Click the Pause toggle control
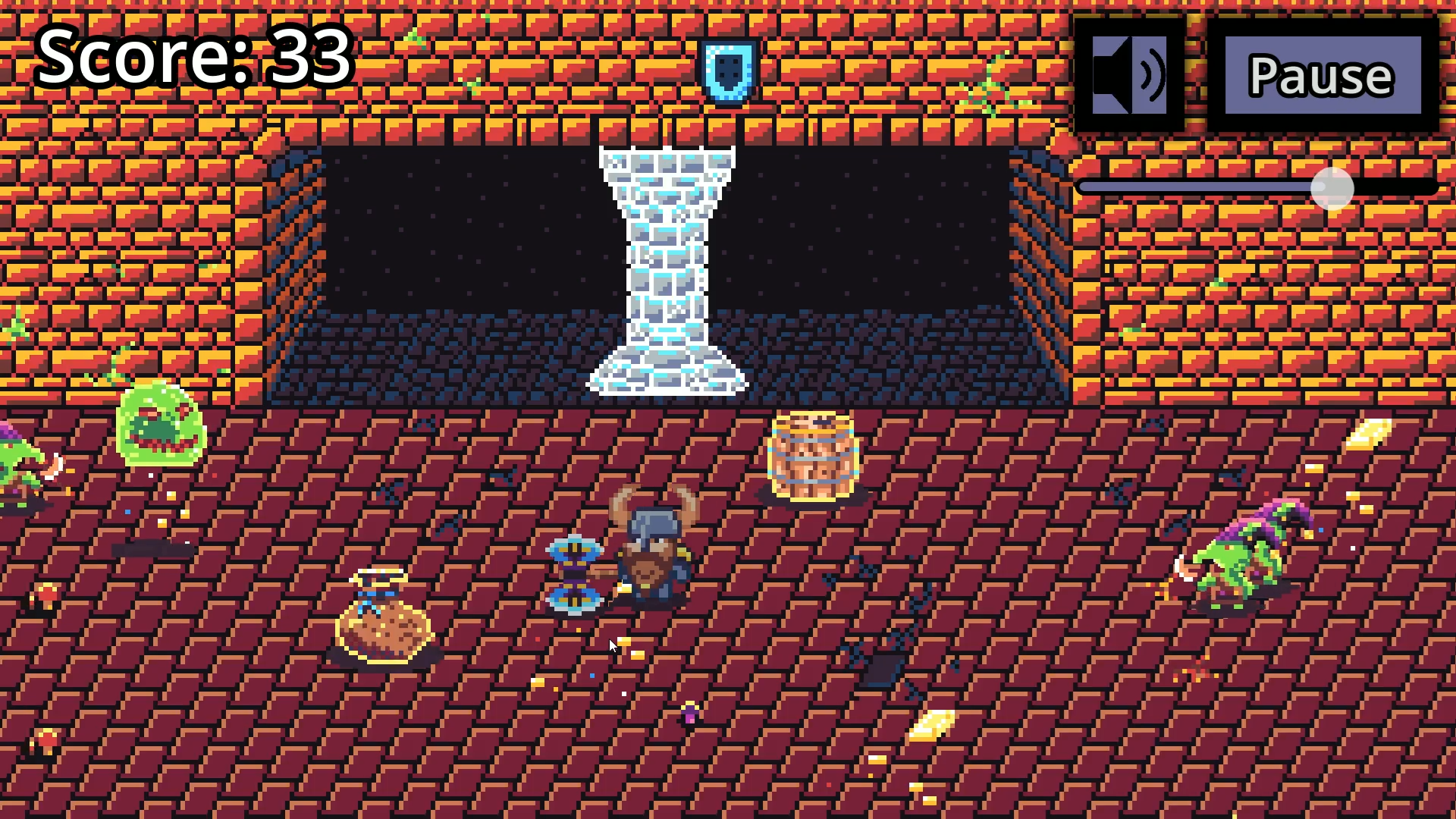The width and height of the screenshot is (1456, 819). [1323, 74]
